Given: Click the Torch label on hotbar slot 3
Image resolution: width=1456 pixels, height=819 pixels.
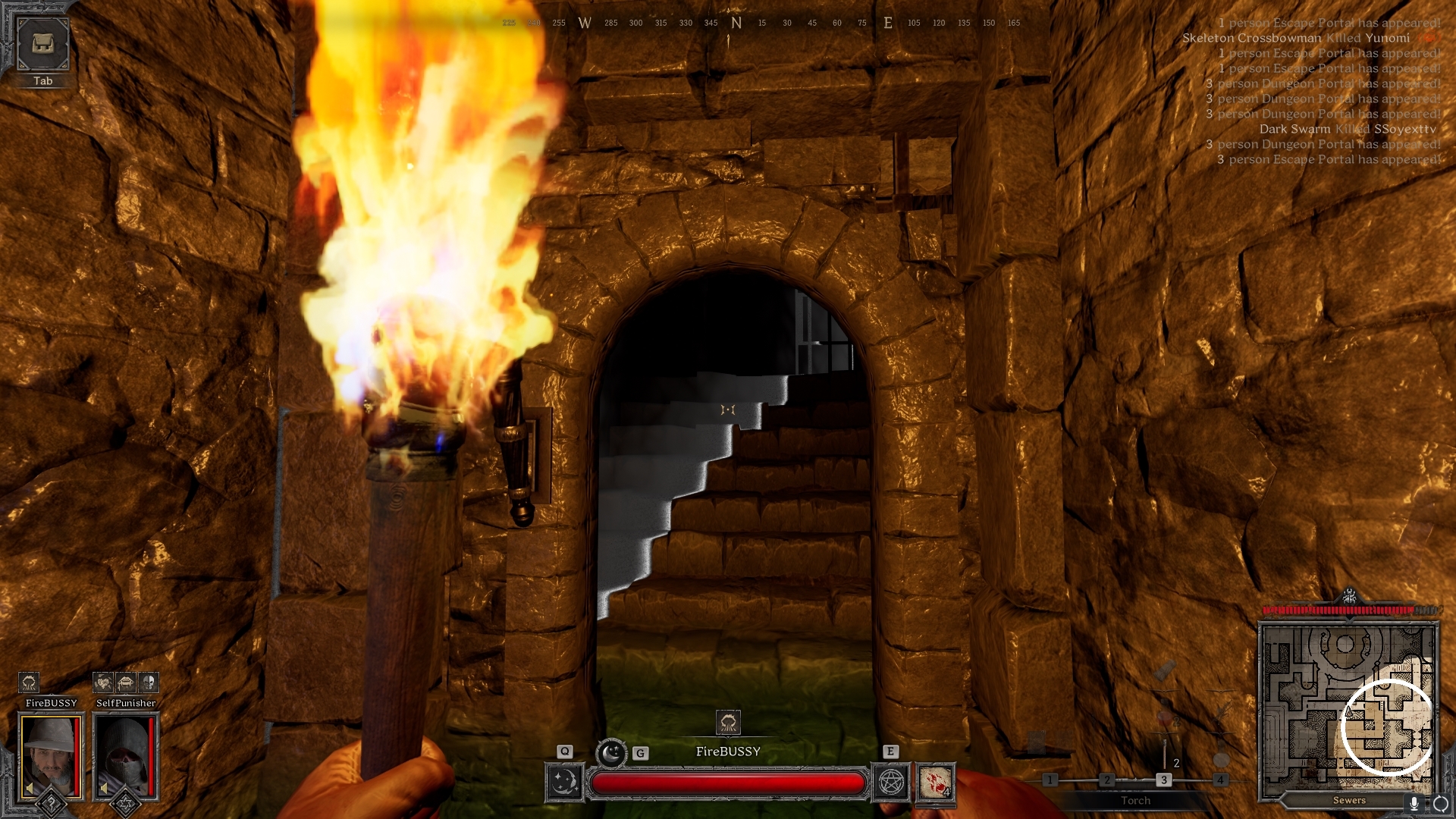Looking at the screenshot, I should point(1135,800).
